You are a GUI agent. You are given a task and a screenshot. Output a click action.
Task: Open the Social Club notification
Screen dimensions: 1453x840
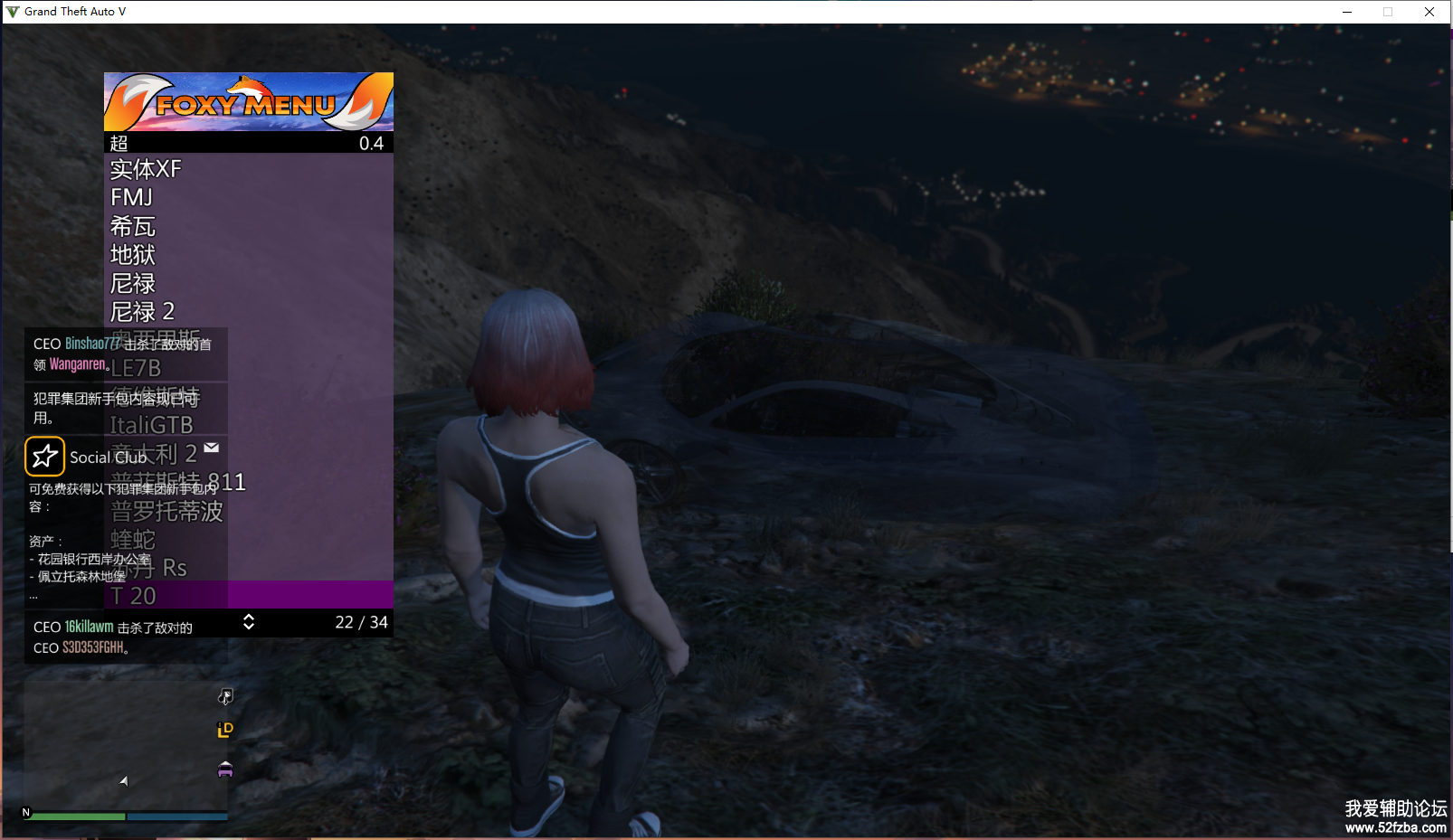109,458
